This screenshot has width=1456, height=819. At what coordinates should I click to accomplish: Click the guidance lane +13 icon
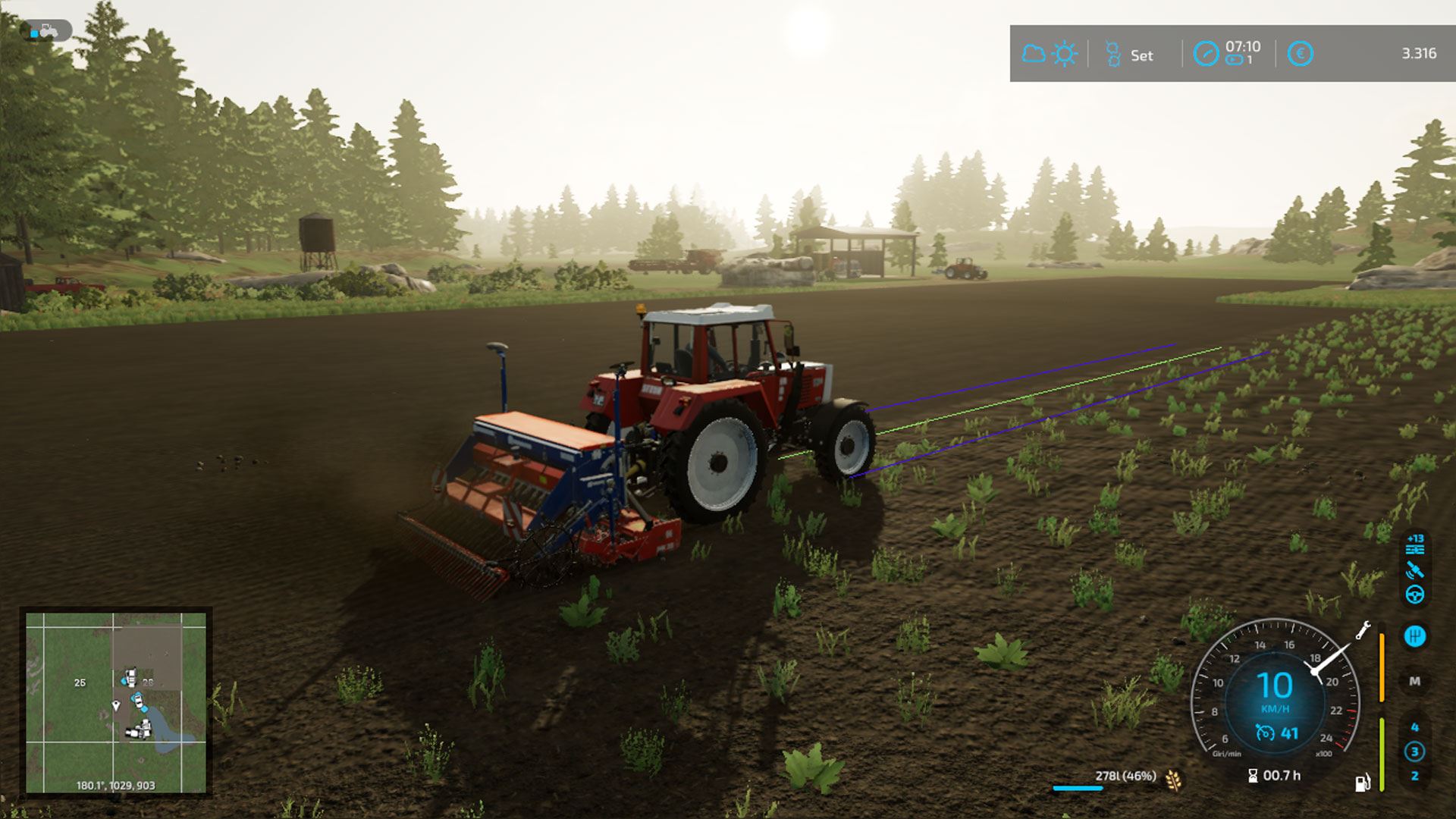pyautogui.click(x=1415, y=544)
